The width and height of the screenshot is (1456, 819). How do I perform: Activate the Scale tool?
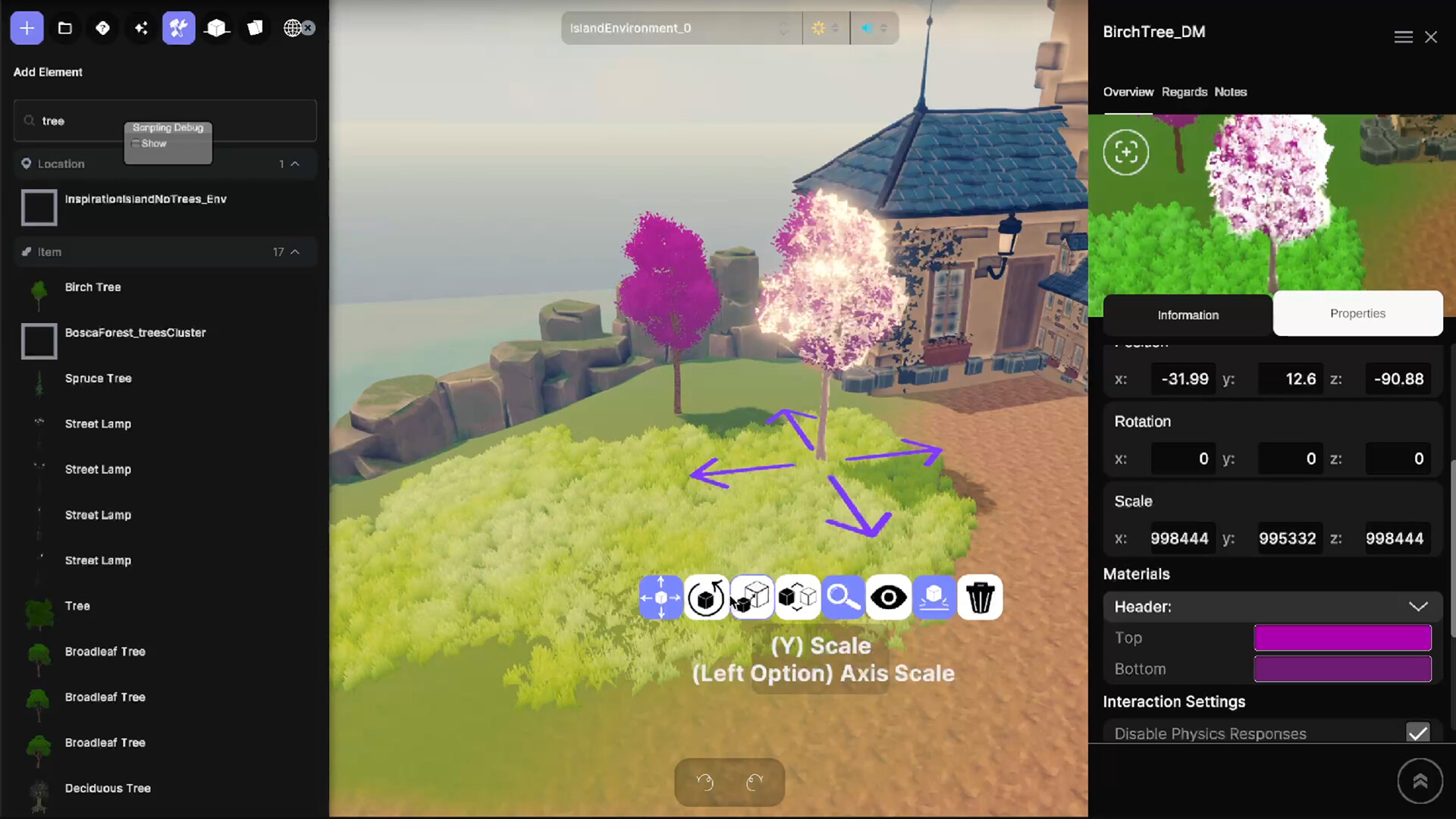[752, 598]
